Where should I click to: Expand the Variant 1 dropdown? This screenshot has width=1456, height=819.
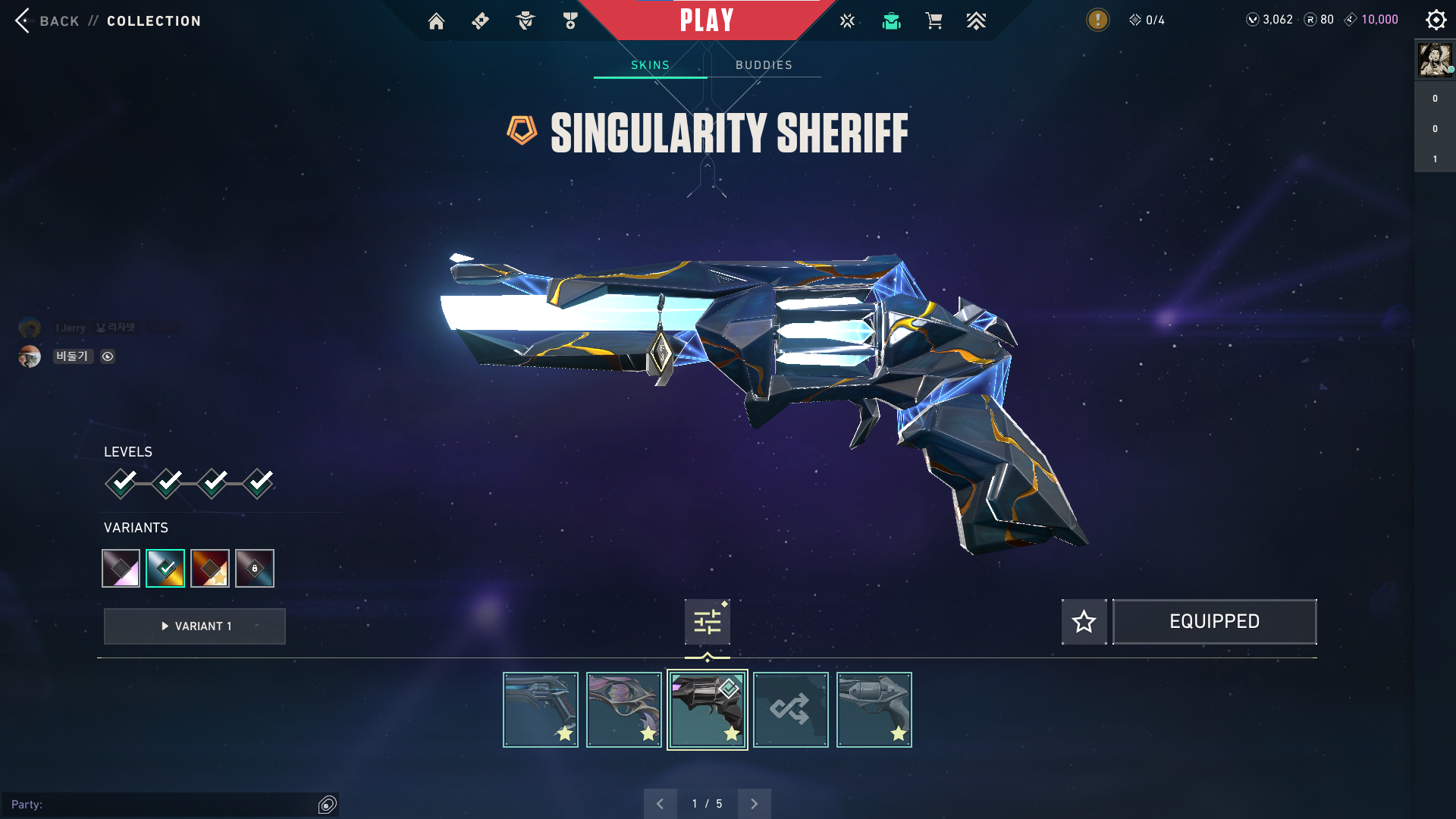click(x=194, y=626)
